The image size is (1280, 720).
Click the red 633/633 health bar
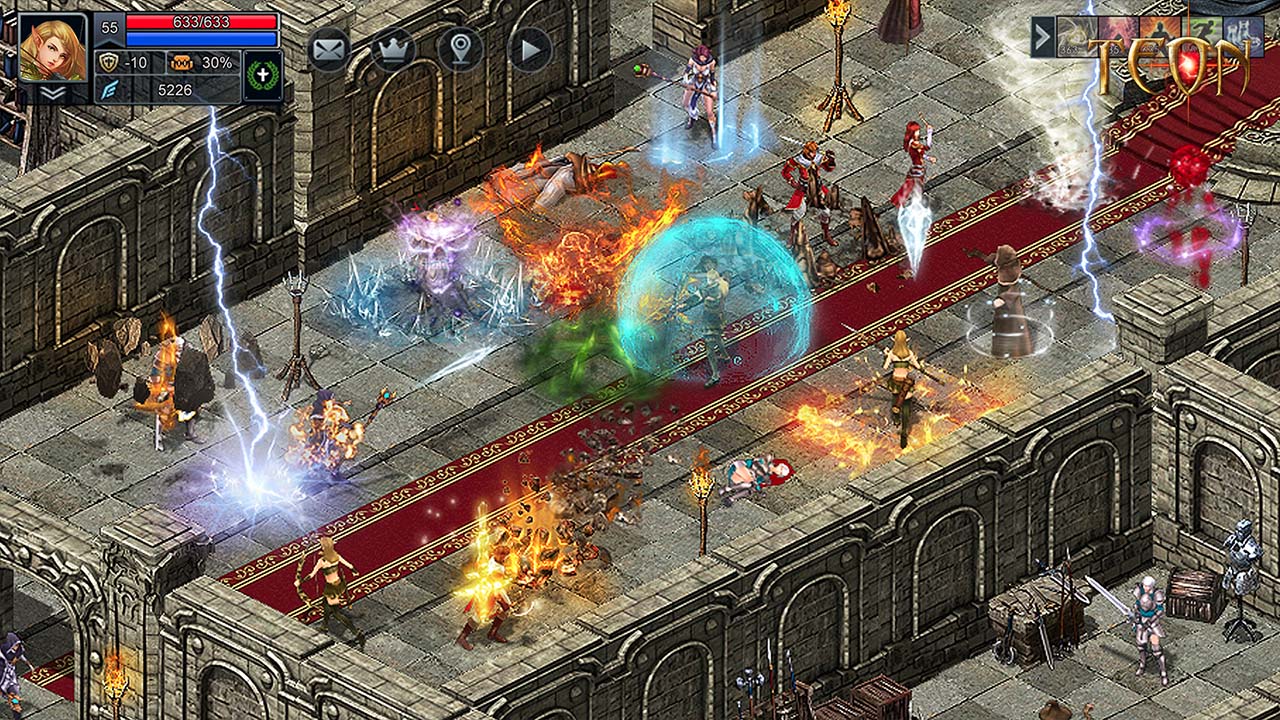pos(199,20)
